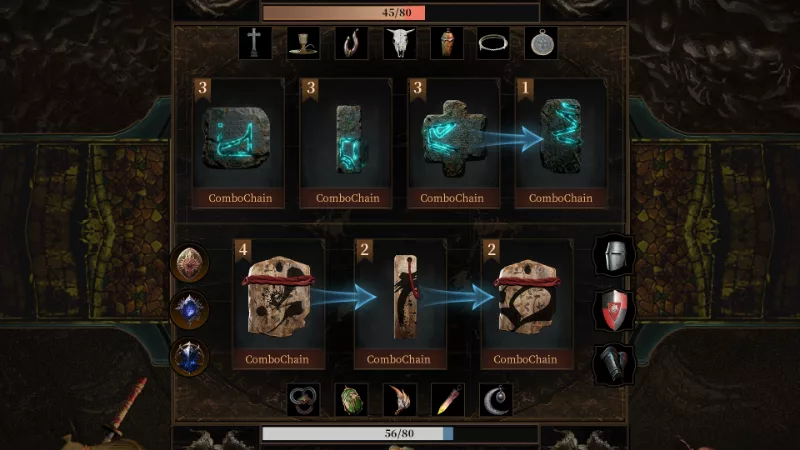Screen dimensions: 800x450
Task: Select the silver medallion relic
Action: tap(541, 43)
